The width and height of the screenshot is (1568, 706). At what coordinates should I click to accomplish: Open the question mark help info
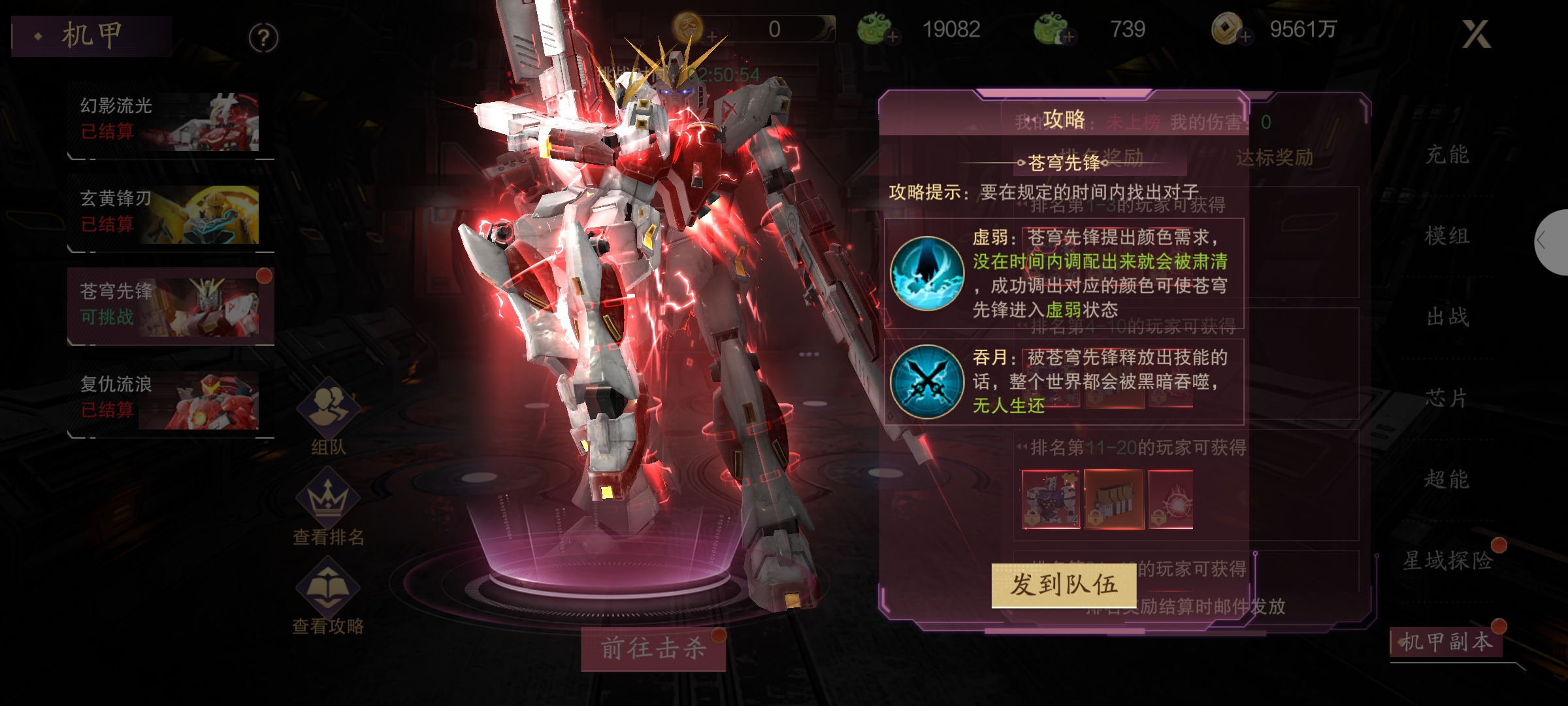(263, 39)
